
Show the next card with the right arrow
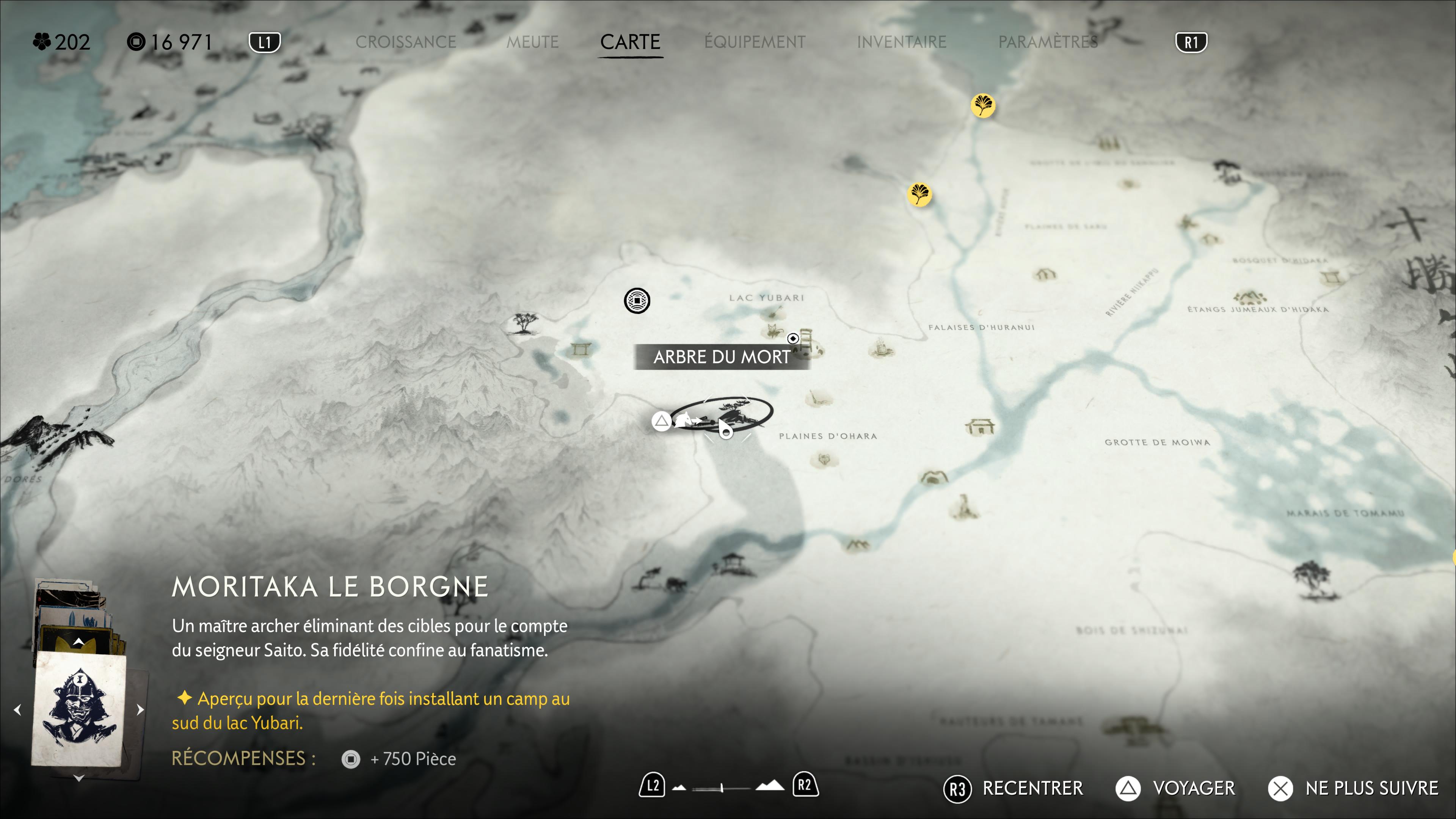point(140,709)
